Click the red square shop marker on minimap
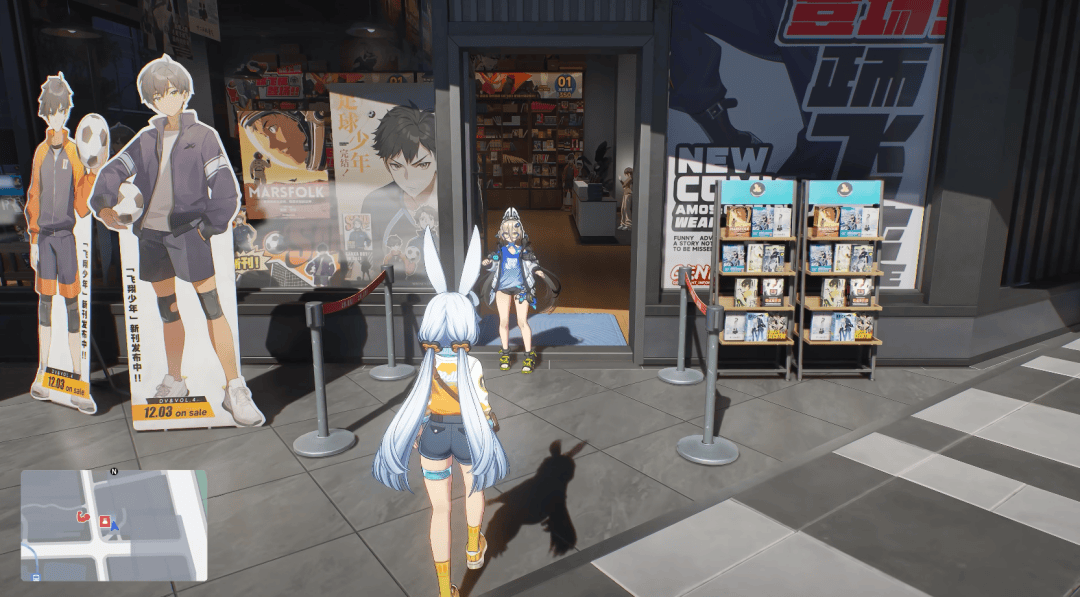This screenshot has width=1080, height=597. pos(103,521)
